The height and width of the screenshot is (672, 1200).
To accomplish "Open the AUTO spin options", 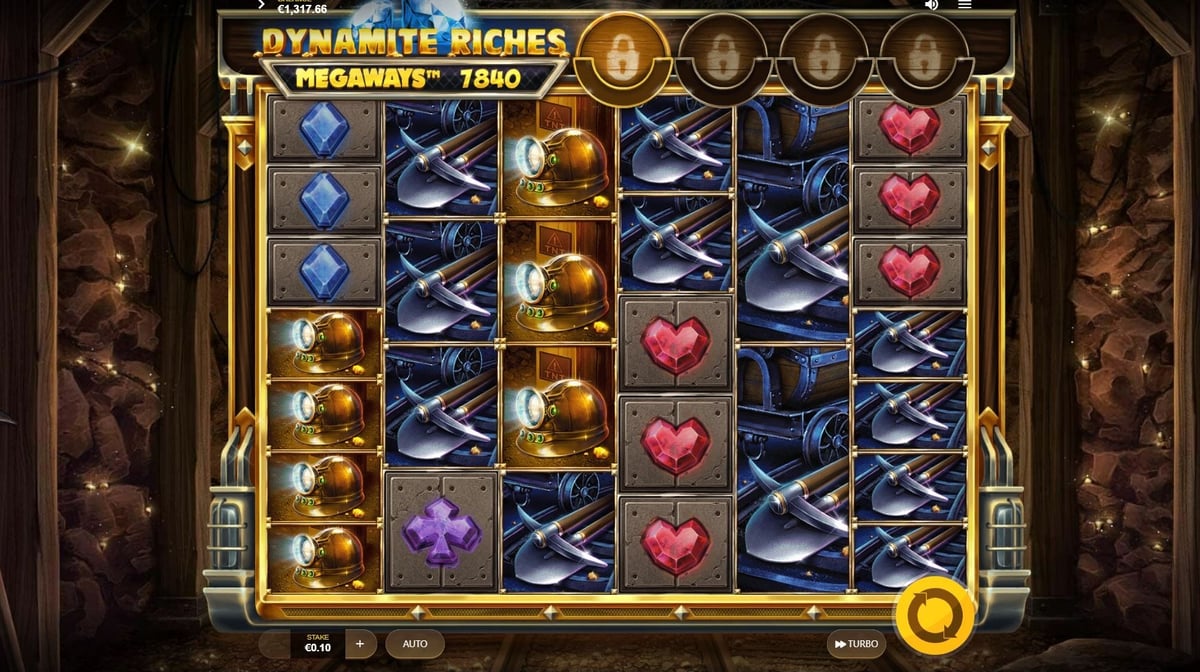I will 415,644.
